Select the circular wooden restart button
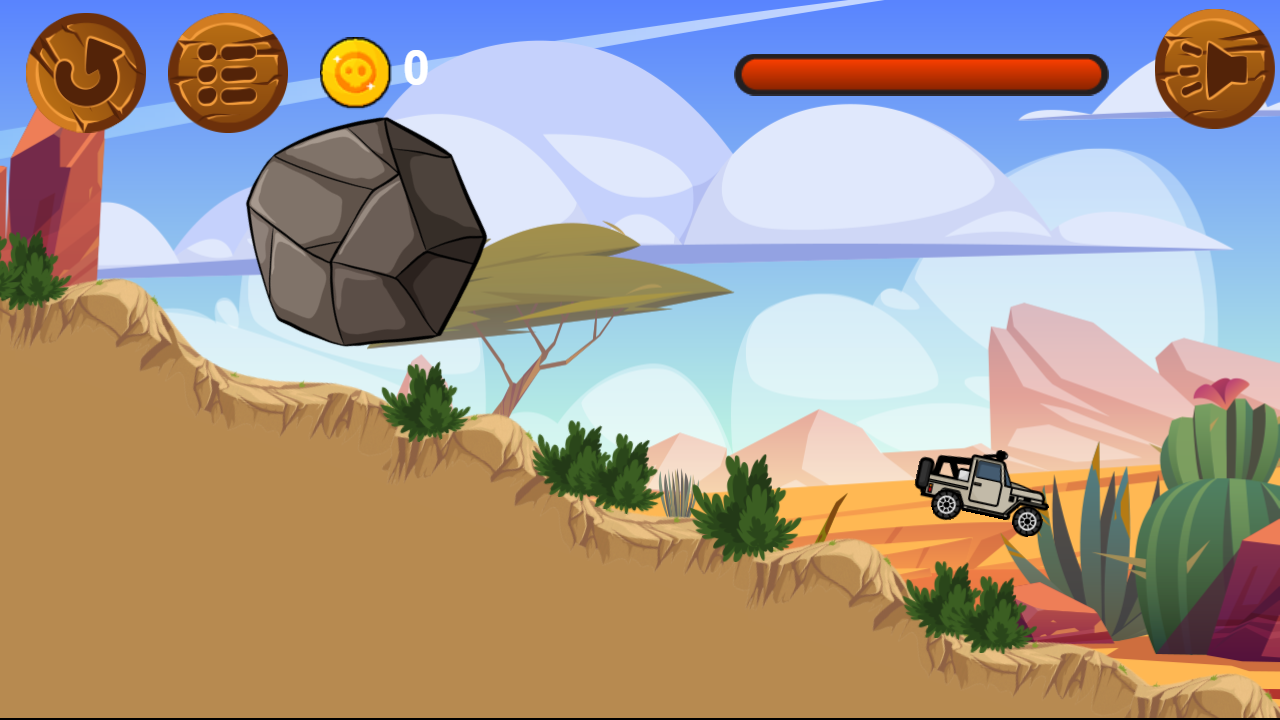The width and height of the screenshot is (1280, 720). coord(85,70)
